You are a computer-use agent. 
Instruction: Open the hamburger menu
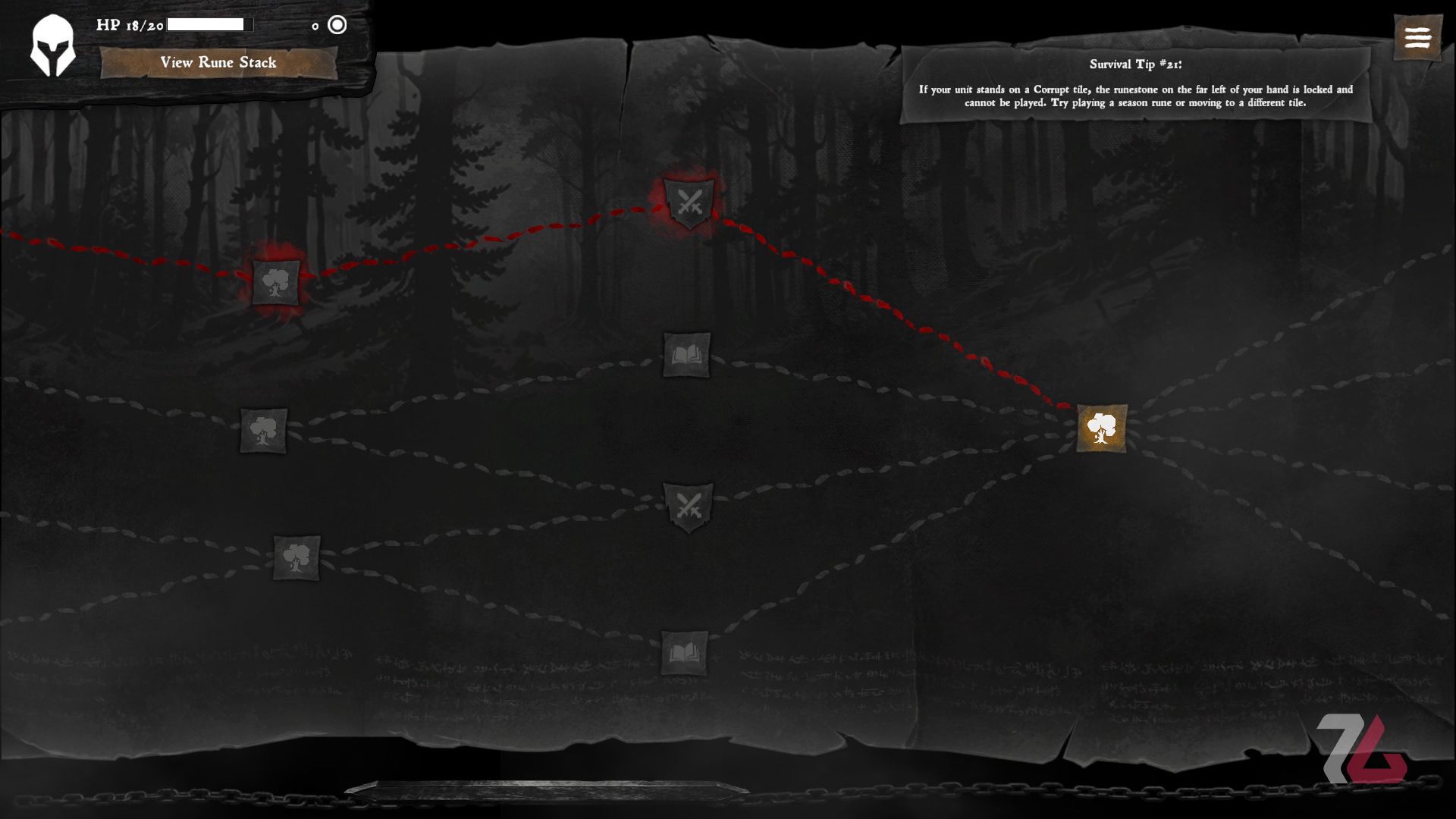point(1417,37)
